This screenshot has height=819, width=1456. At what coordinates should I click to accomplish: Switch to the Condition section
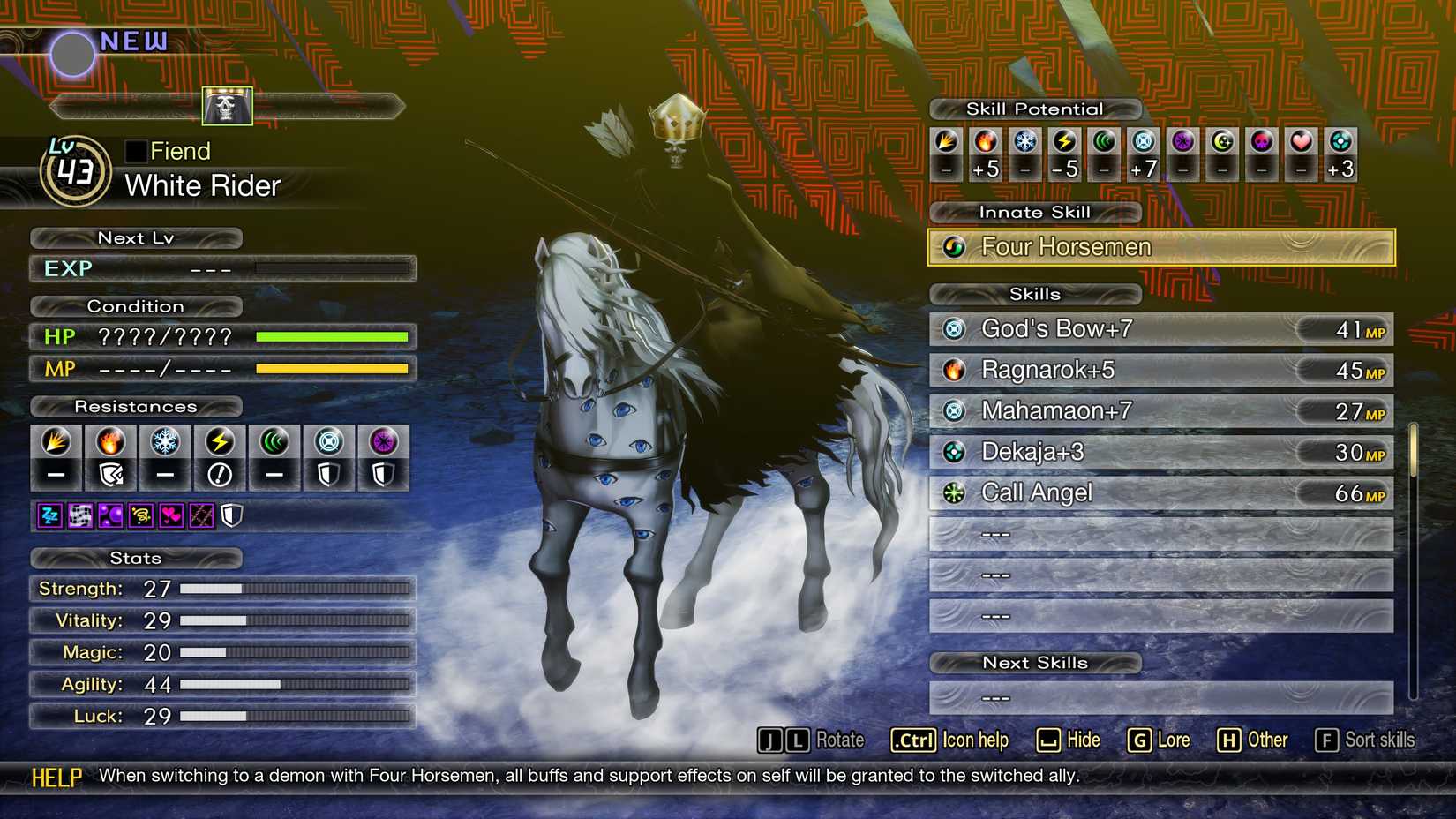click(x=136, y=306)
